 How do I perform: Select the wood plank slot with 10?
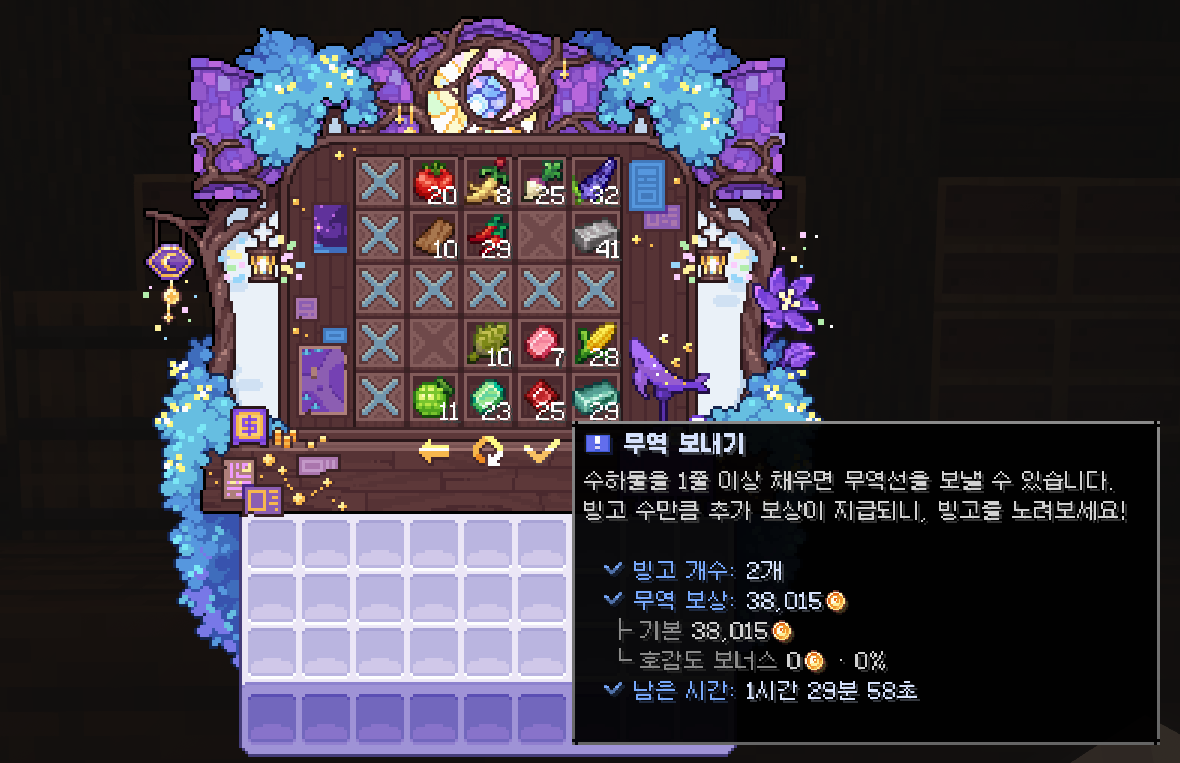click(434, 236)
